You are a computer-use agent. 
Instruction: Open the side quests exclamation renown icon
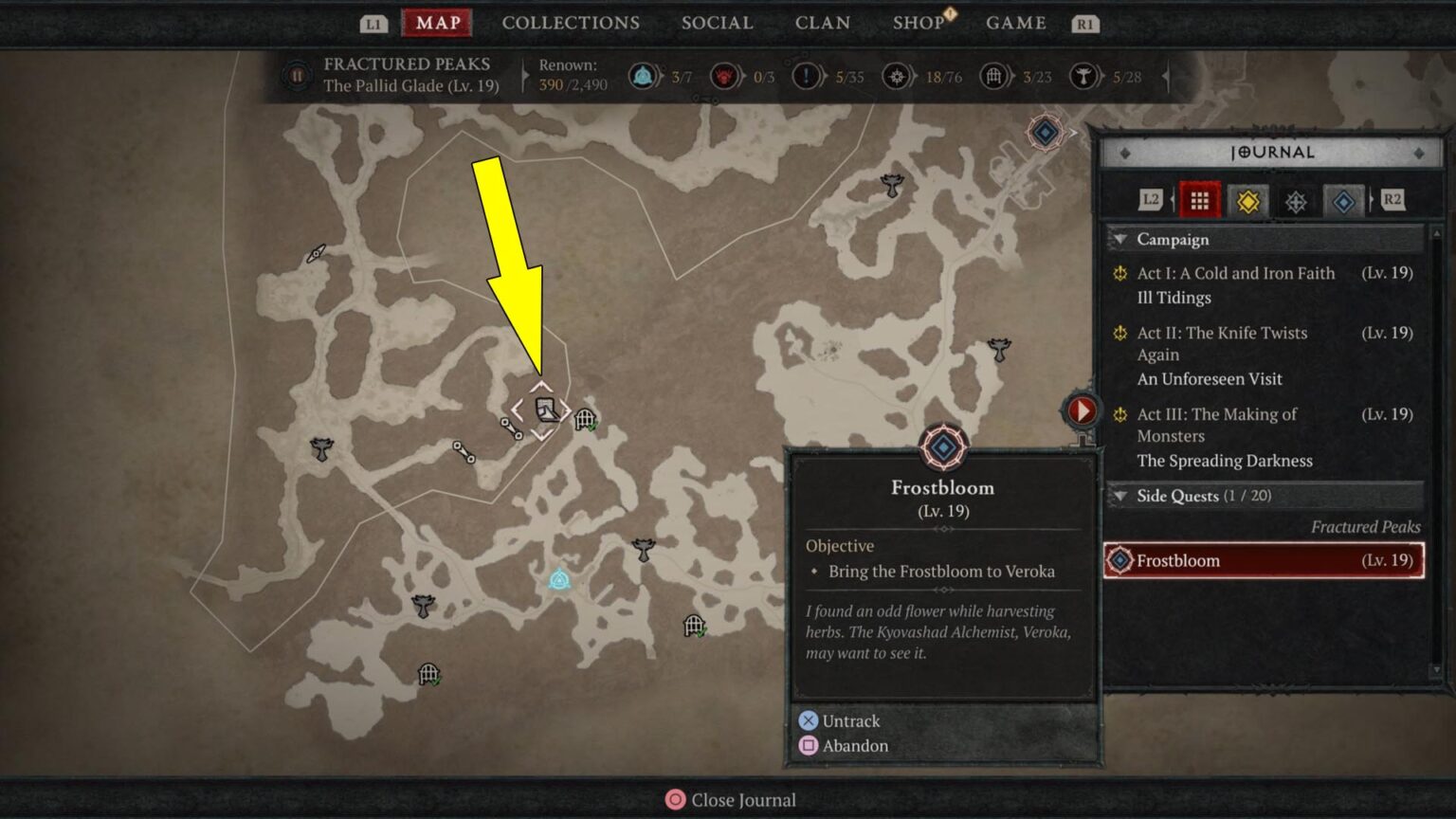pos(805,77)
